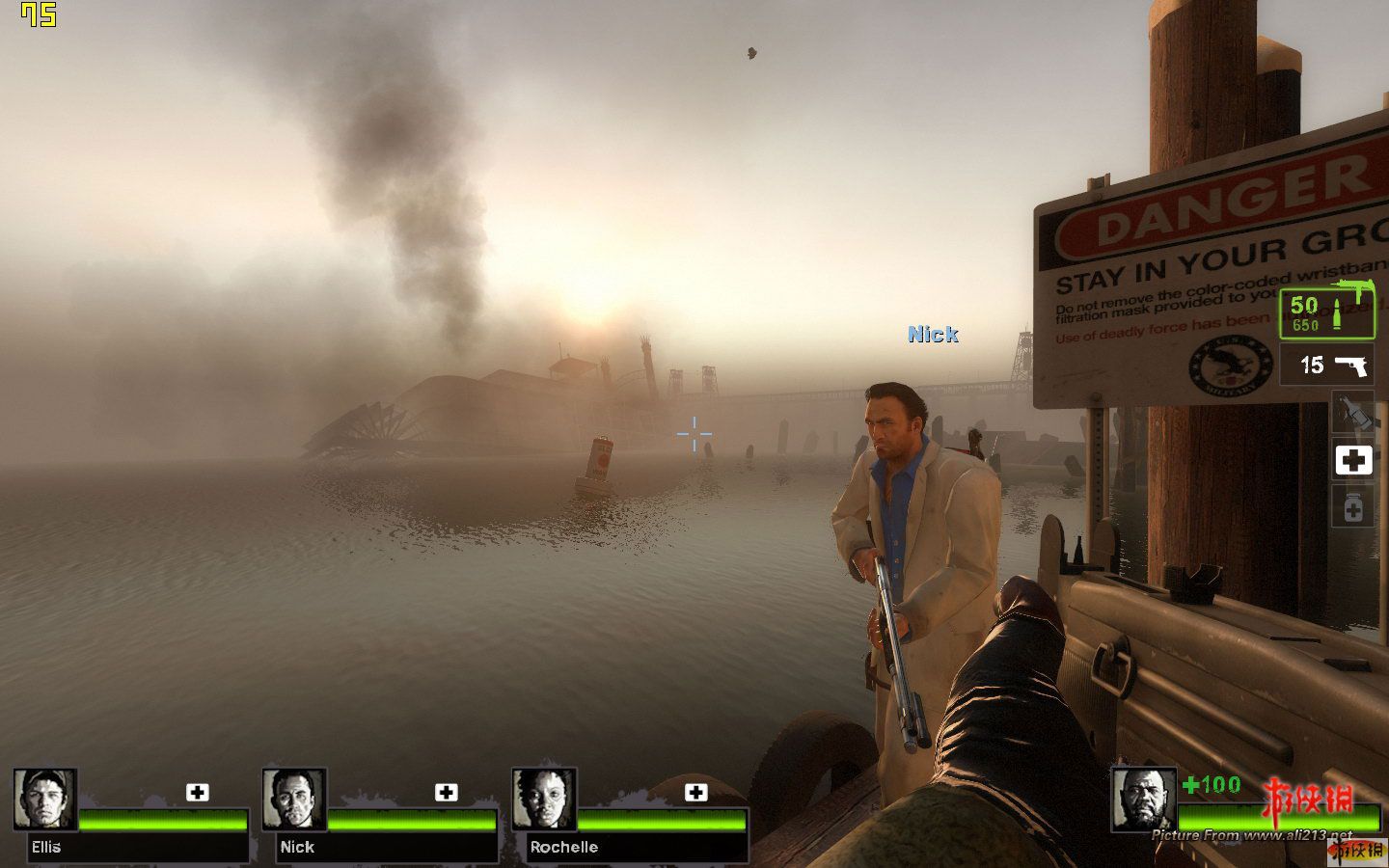
Task: Select the molotov throwable slot
Action: 1352,413
